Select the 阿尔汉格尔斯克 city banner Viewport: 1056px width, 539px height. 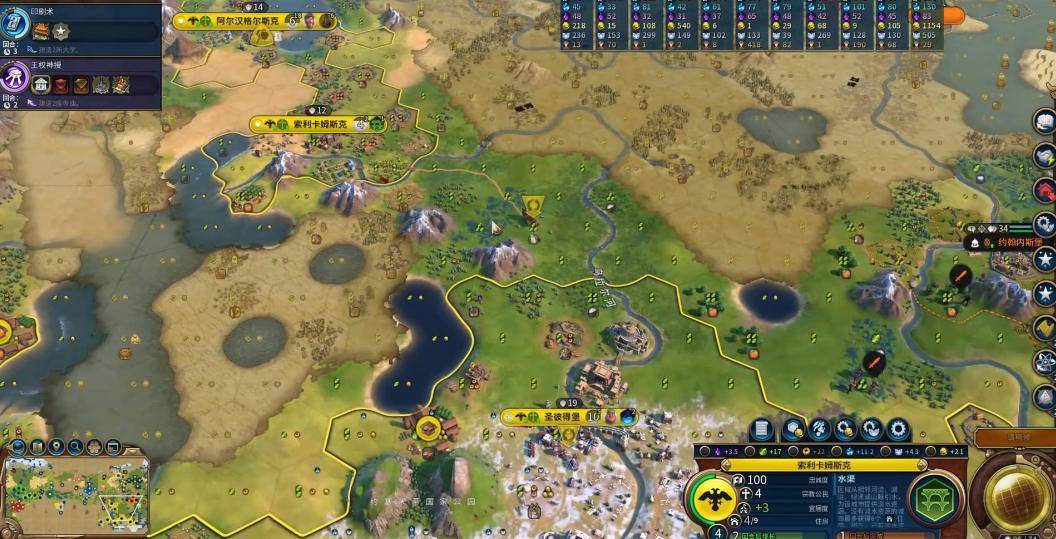[x=240, y=21]
